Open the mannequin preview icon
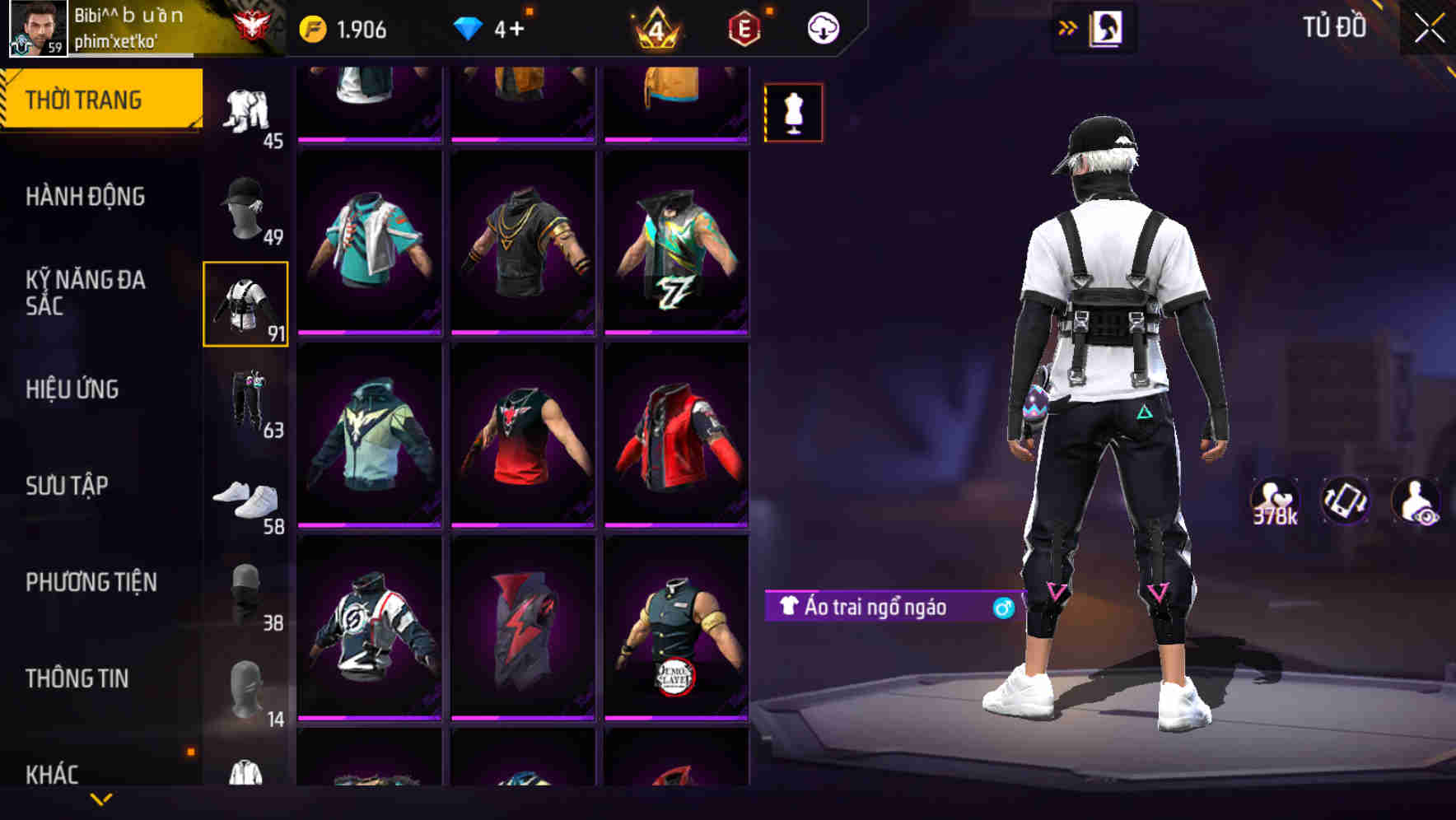Viewport: 1456px width, 820px height. [792, 111]
